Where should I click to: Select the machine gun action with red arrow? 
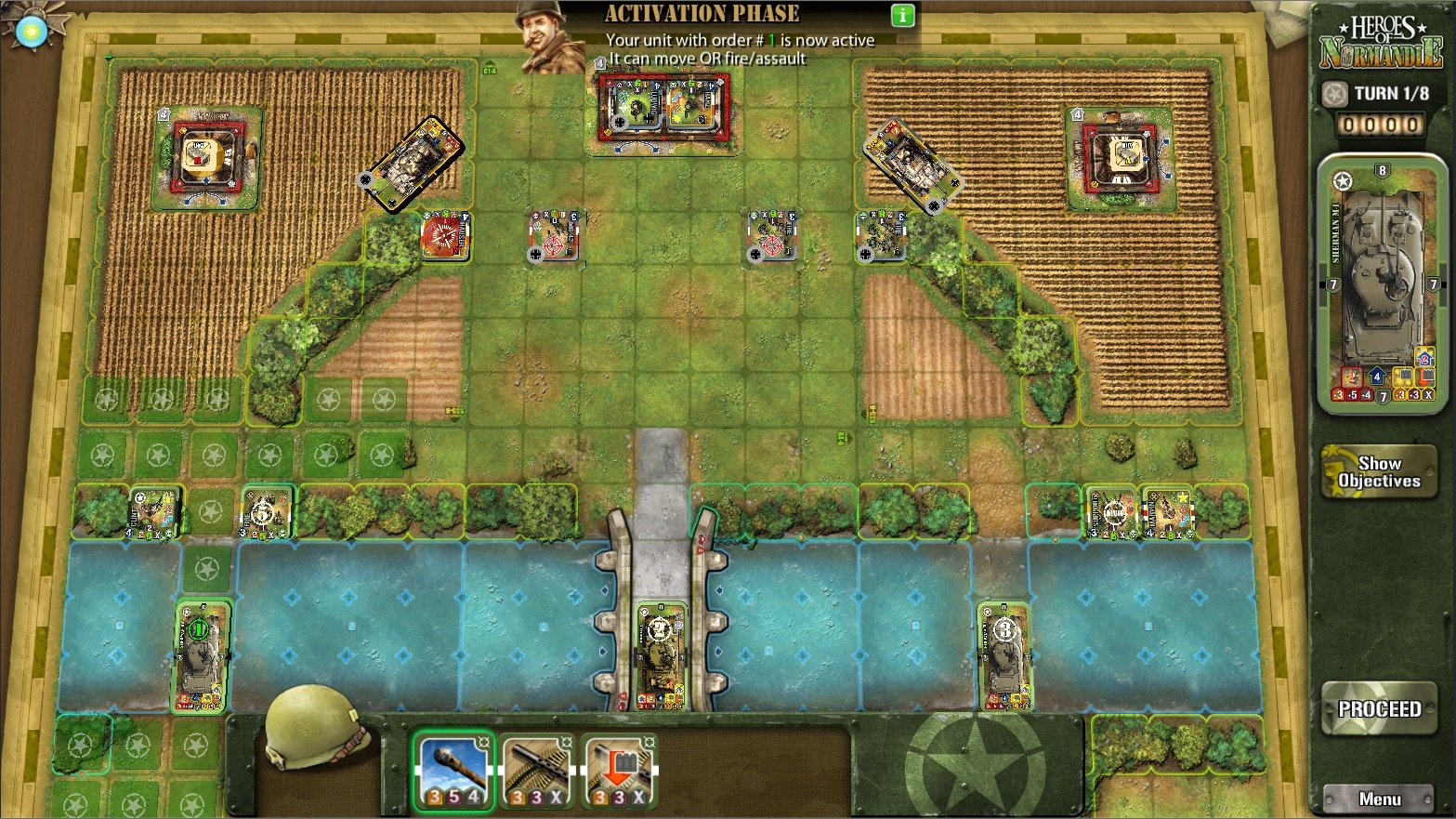(619, 771)
